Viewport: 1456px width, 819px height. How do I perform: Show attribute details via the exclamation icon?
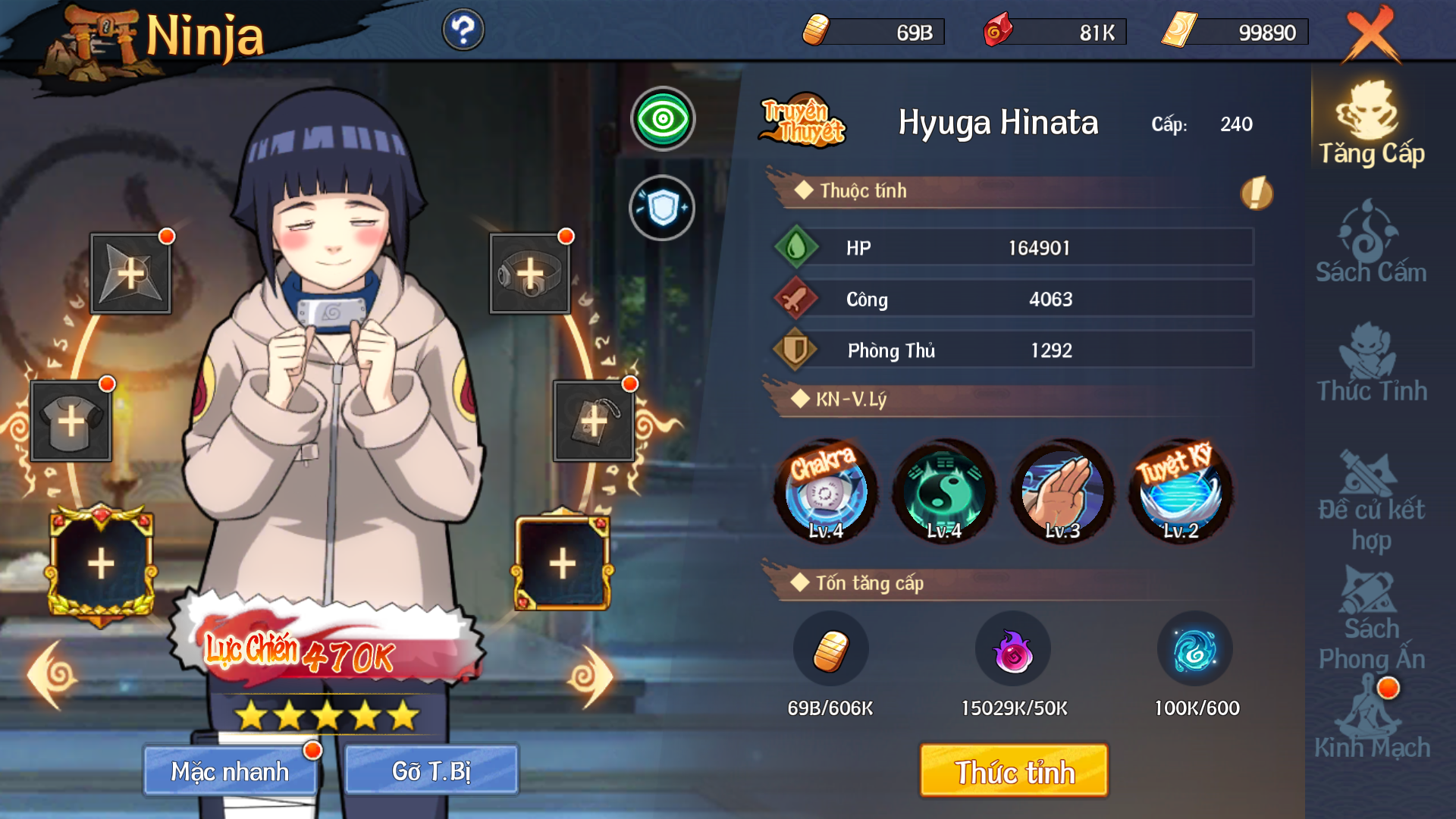pos(1257,193)
